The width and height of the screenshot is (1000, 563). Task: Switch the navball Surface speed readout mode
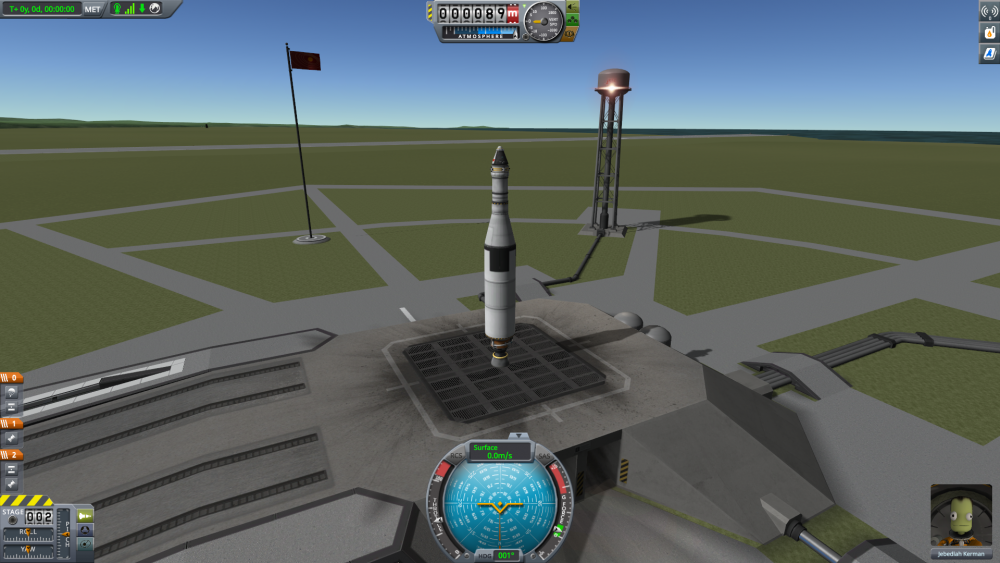tap(498, 451)
